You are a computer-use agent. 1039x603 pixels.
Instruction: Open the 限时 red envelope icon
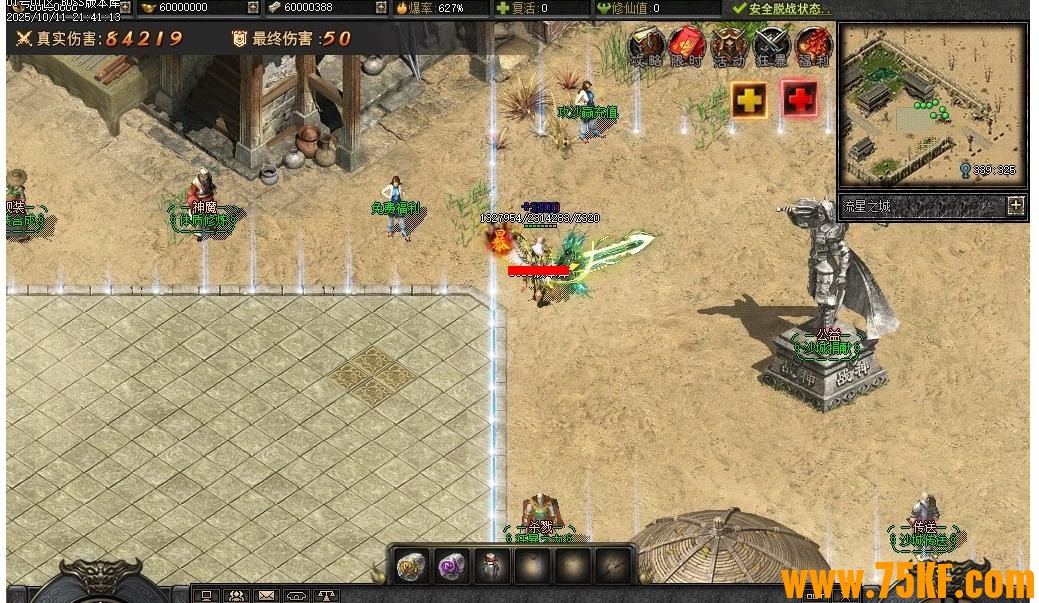coord(687,45)
